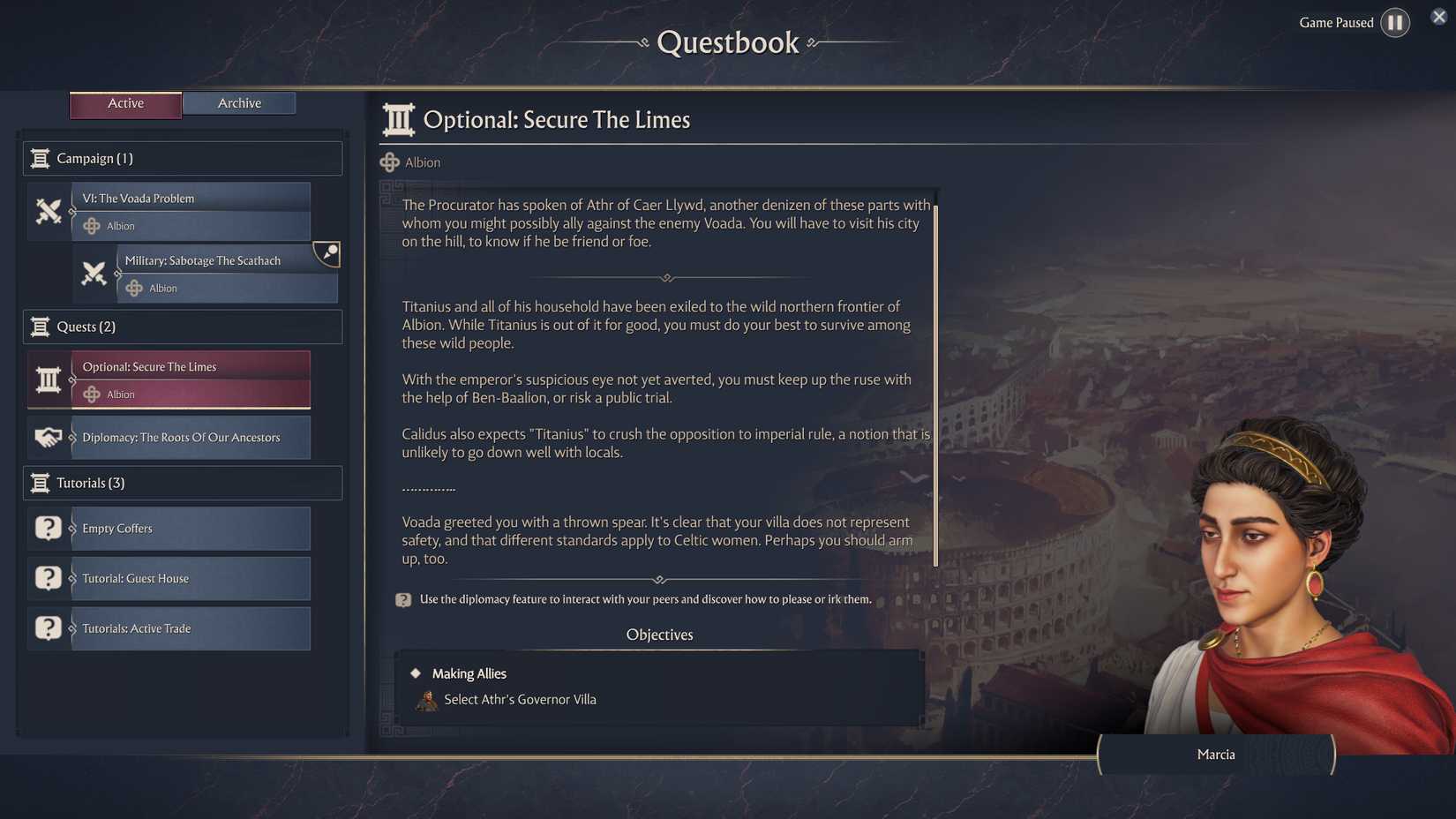Toggle the game pause button

(1395, 22)
